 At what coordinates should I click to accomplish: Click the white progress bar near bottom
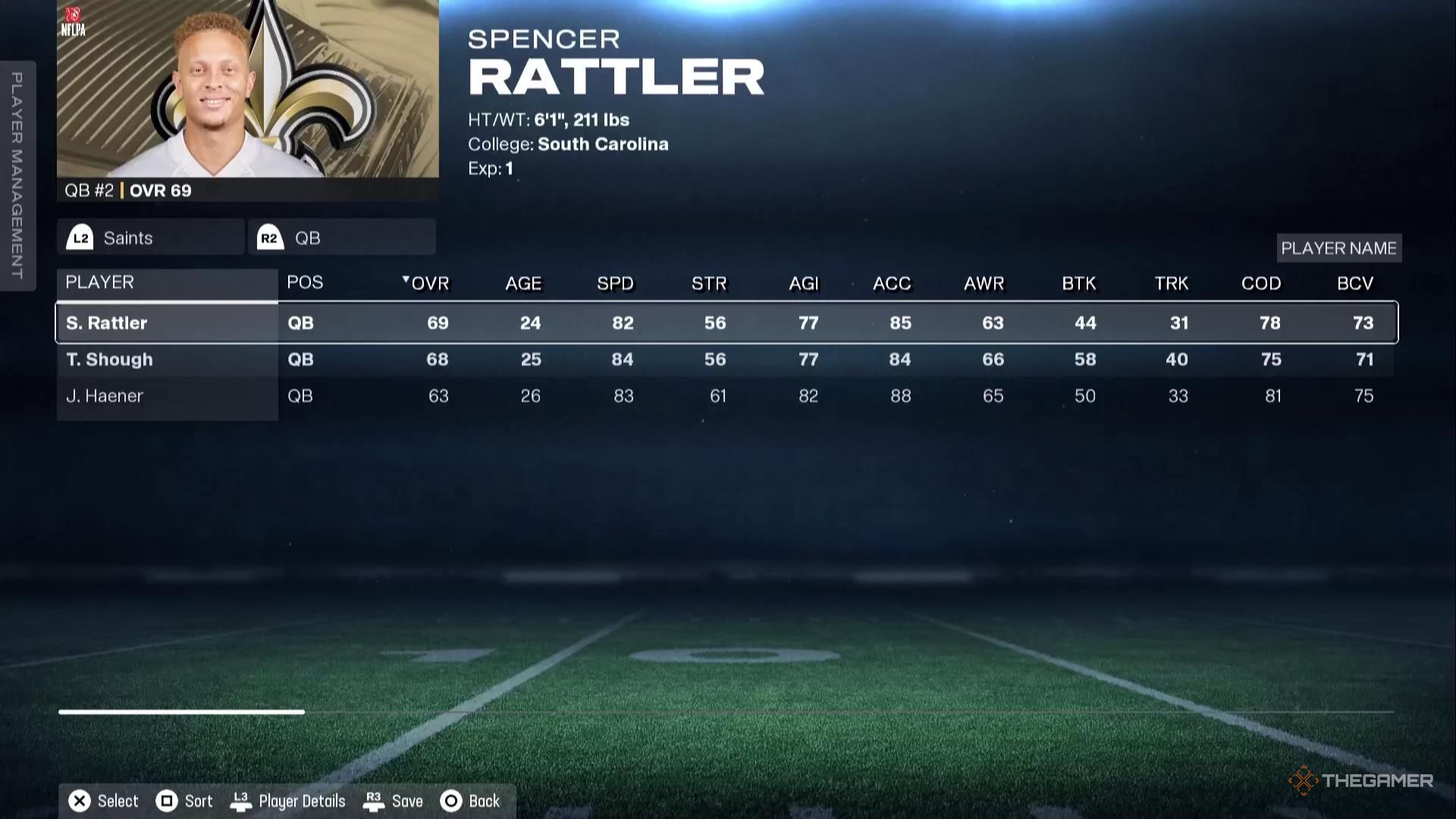tap(182, 711)
